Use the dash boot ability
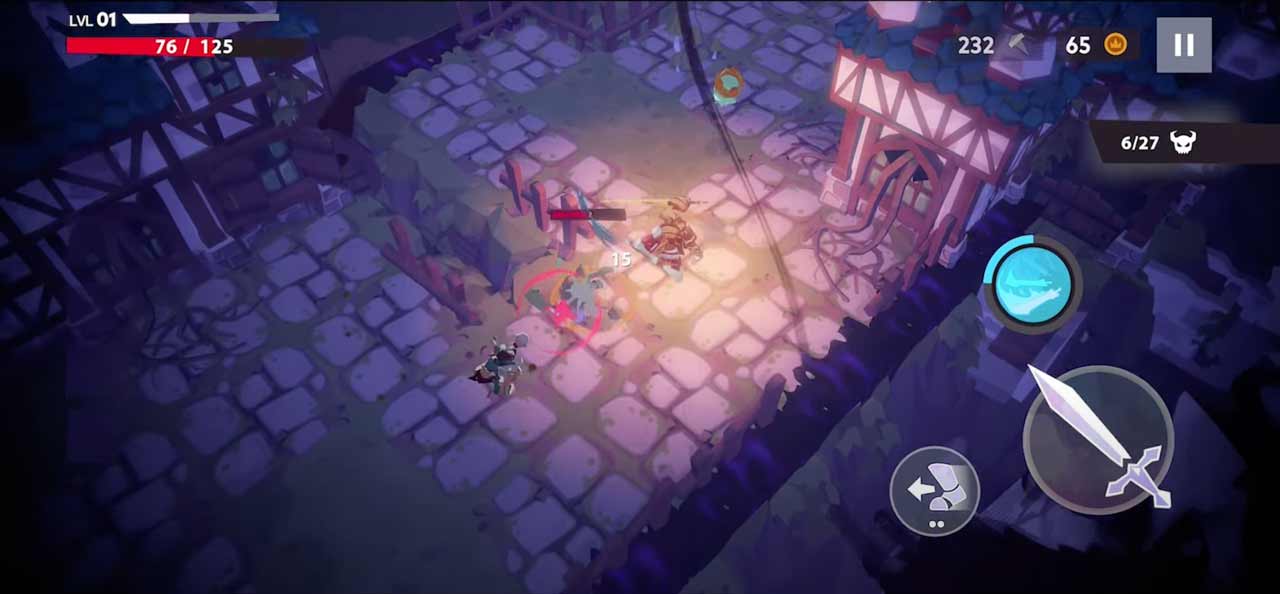1280x594 pixels. [x=934, y=490]
